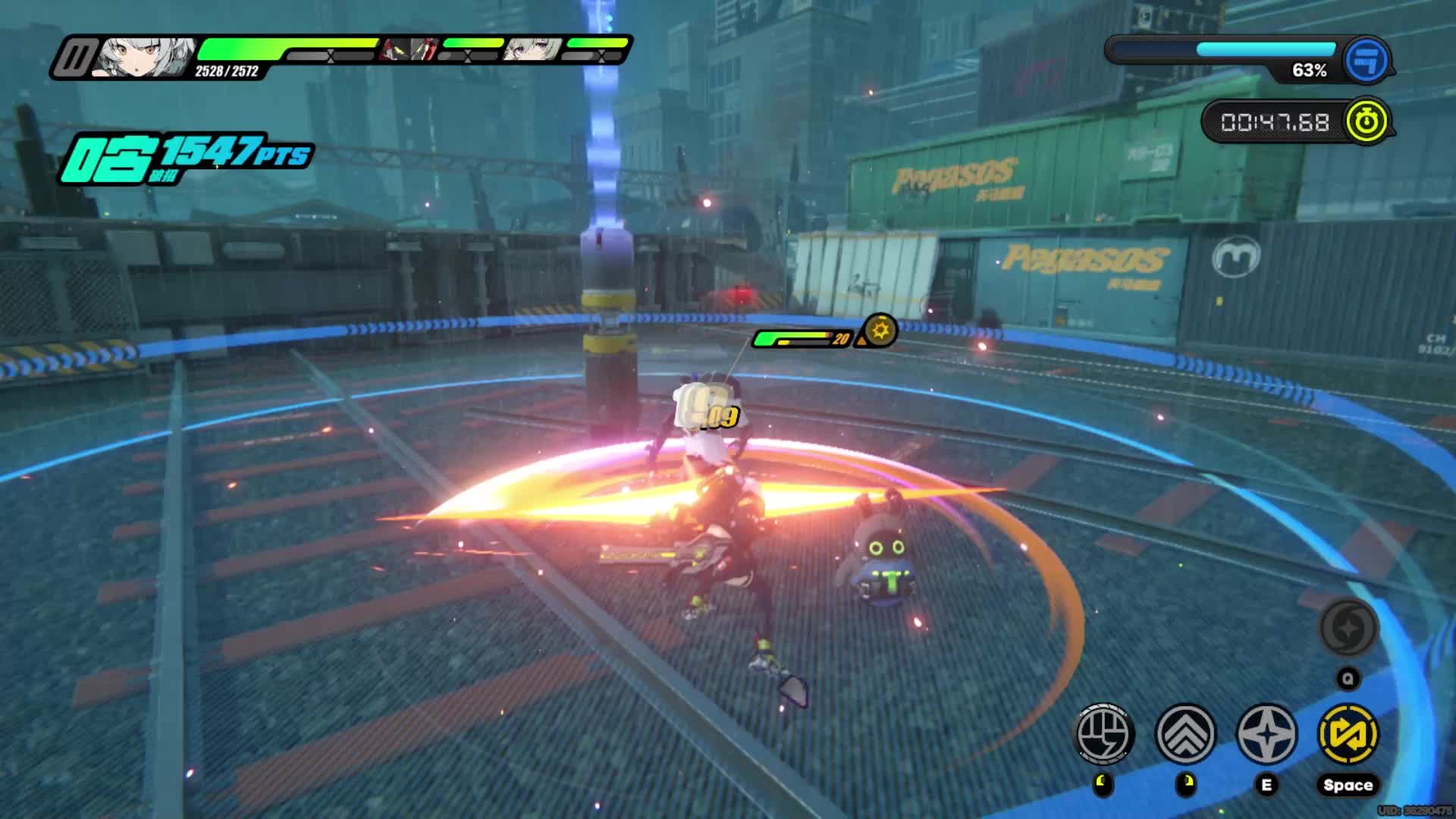Viewport: 1456px width, 819px height.
Task: Activate the double-chevron dodge icon
Action: click(x=1185, y=733)
